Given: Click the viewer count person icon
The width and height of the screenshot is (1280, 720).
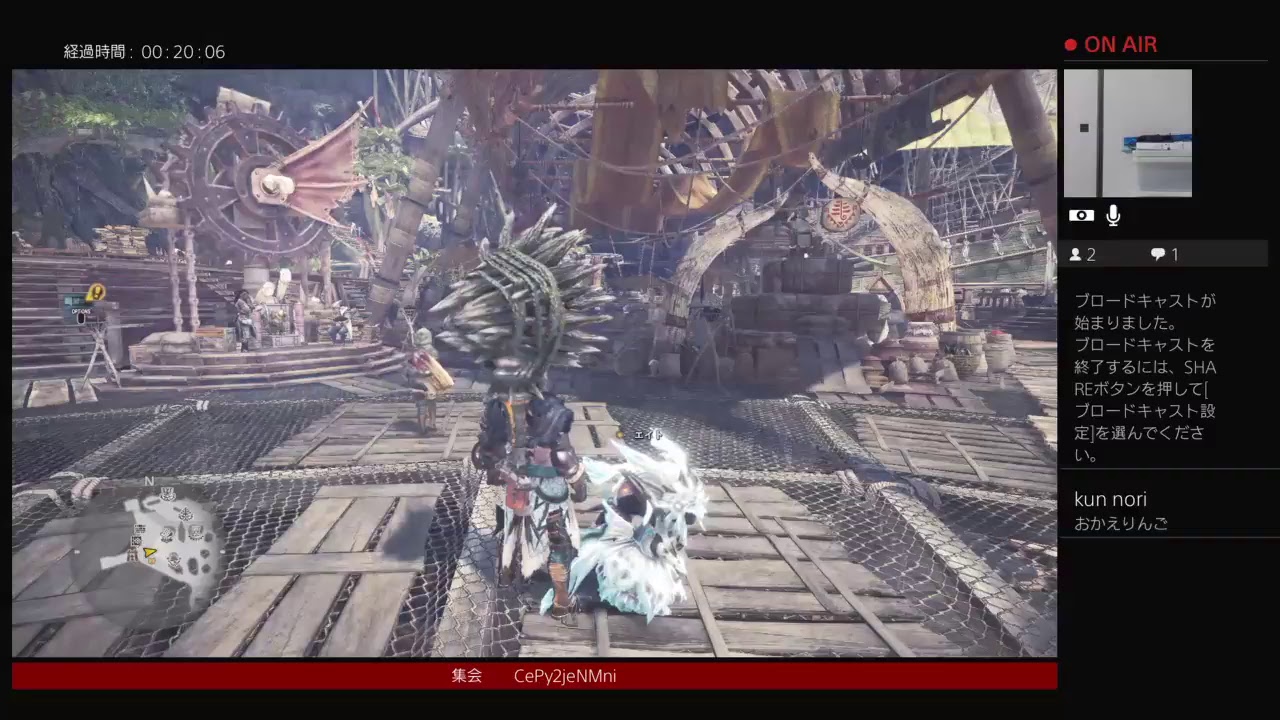Looking at the screenshot, I should coord(1077,255).
